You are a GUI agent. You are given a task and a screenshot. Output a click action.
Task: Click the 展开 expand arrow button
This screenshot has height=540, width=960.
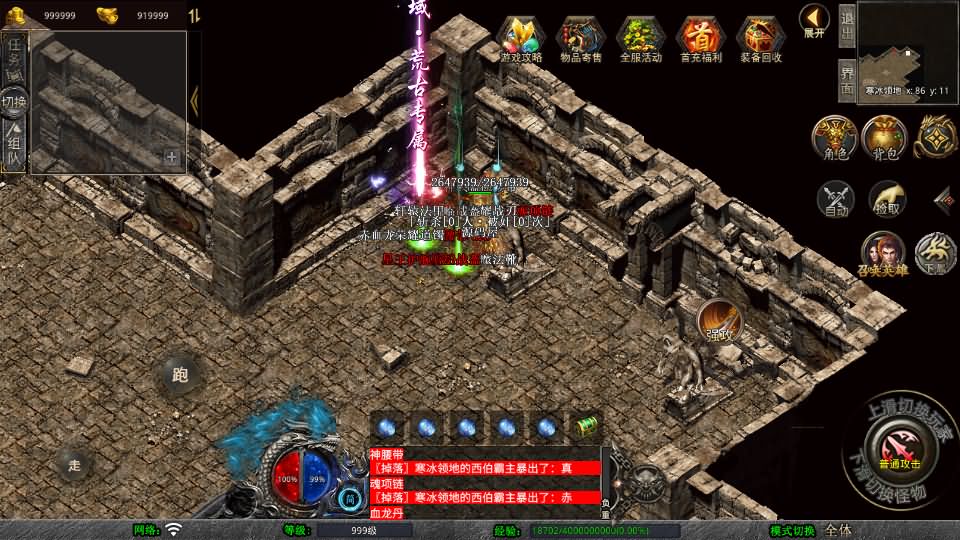pos(814,20)
